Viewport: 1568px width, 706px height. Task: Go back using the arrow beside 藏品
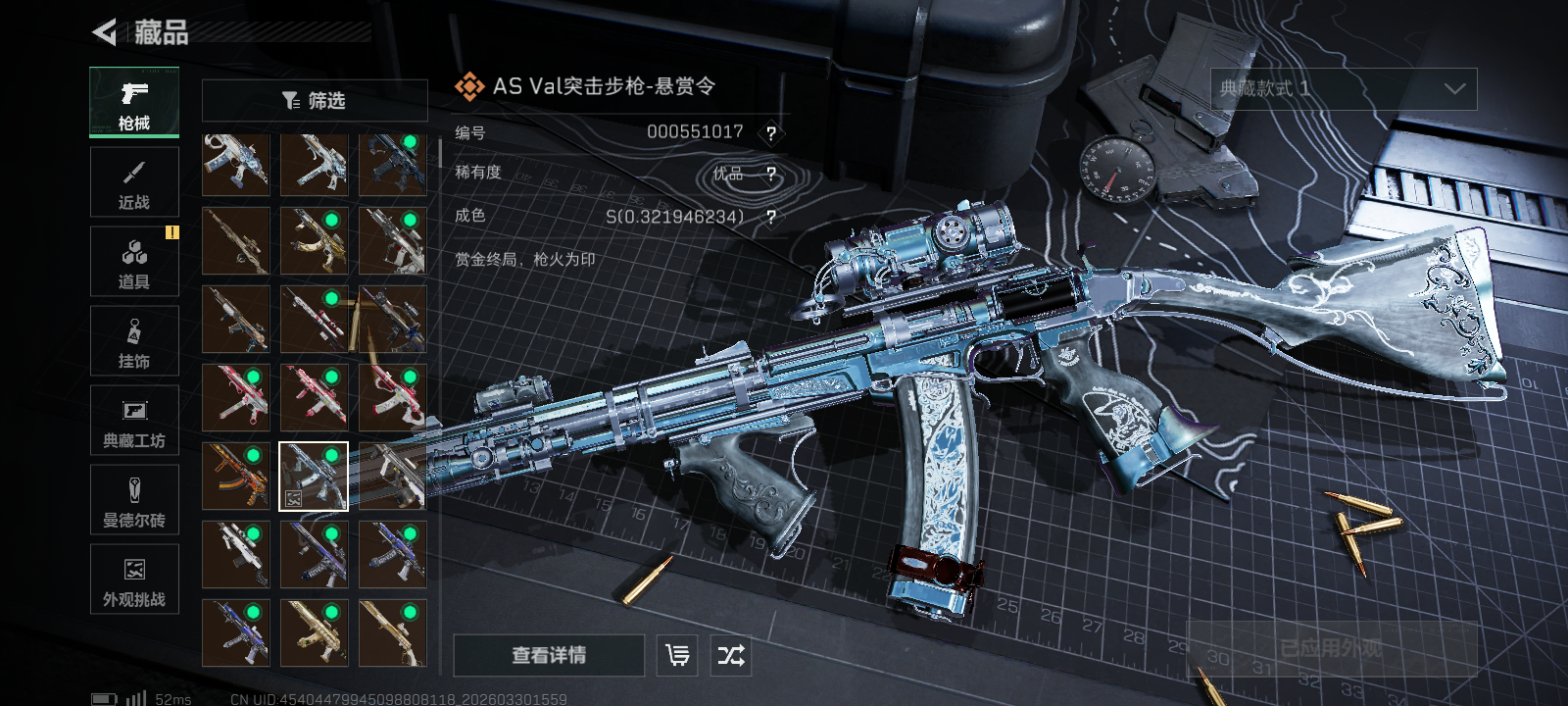(104, 32)
